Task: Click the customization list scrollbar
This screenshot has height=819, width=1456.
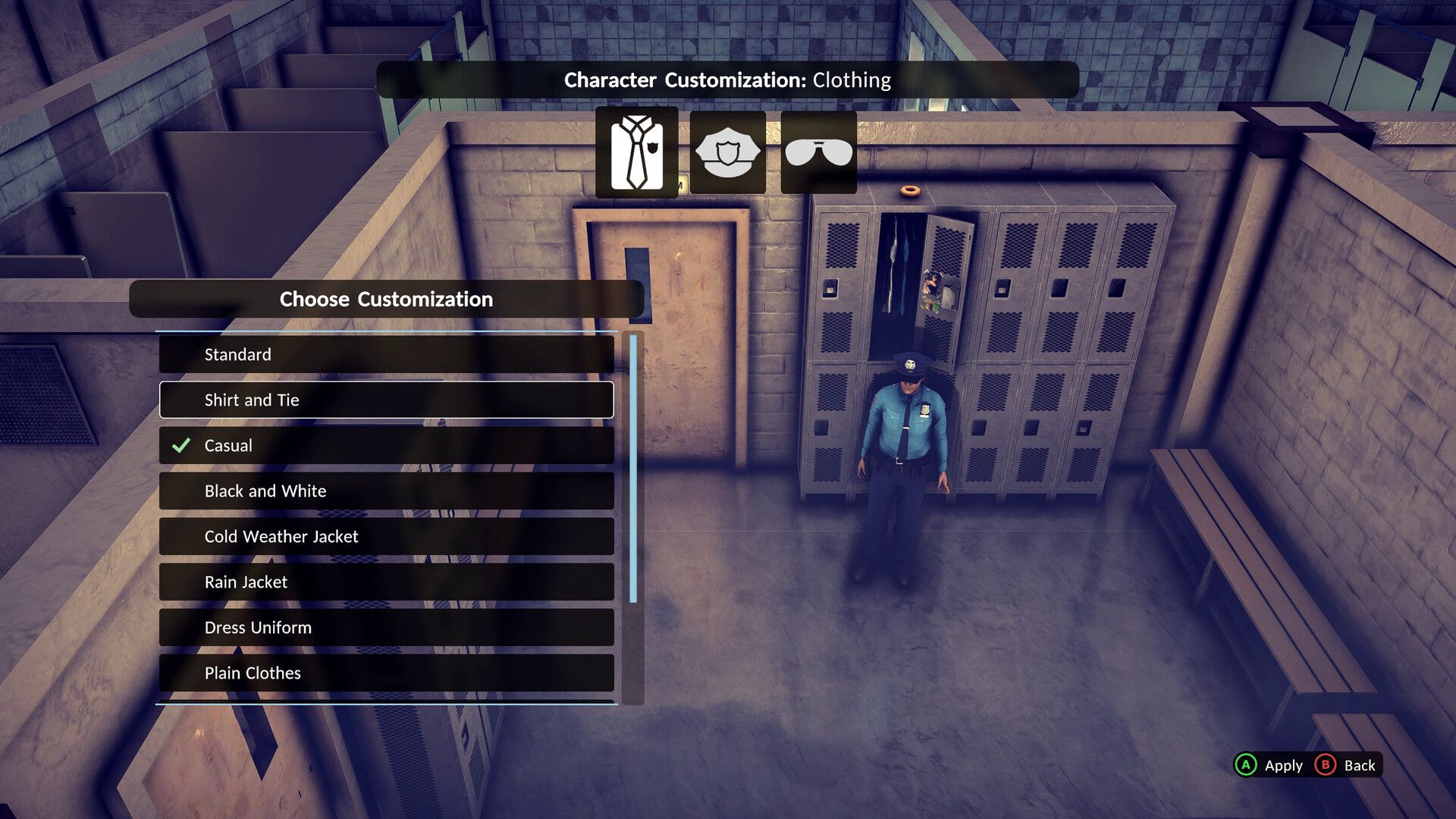Action: pyautogui.click(x=633, y=469)
